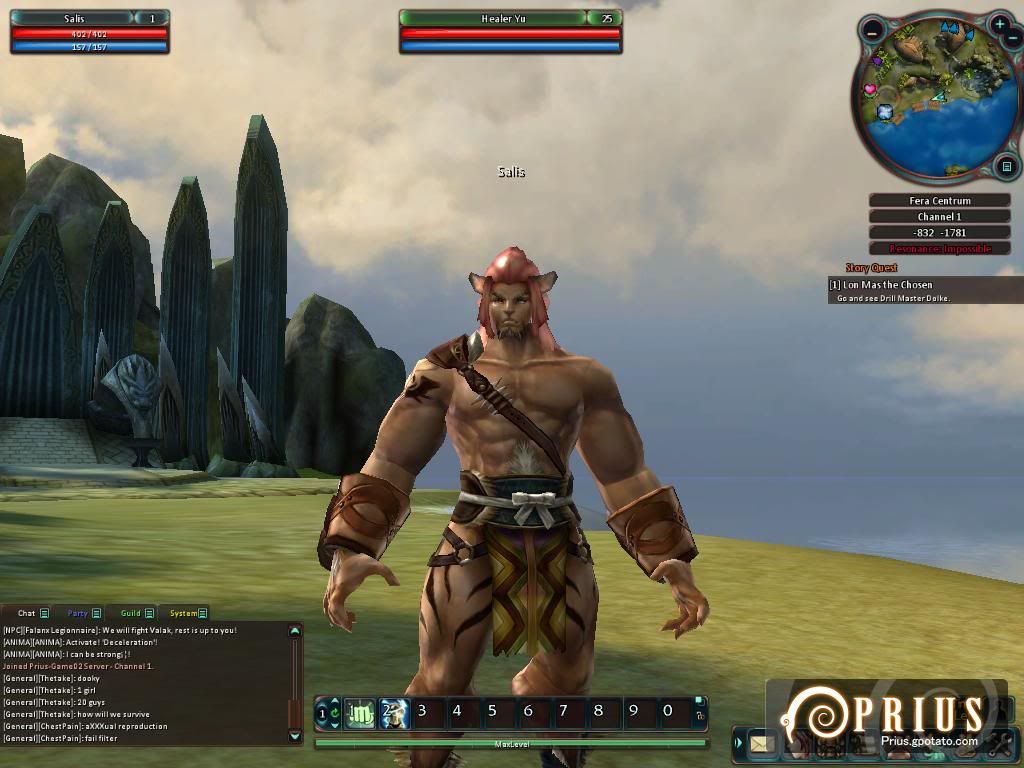Click the minimap's lower-right square button
This screenshot has width=1024, height=768.
1007,166
